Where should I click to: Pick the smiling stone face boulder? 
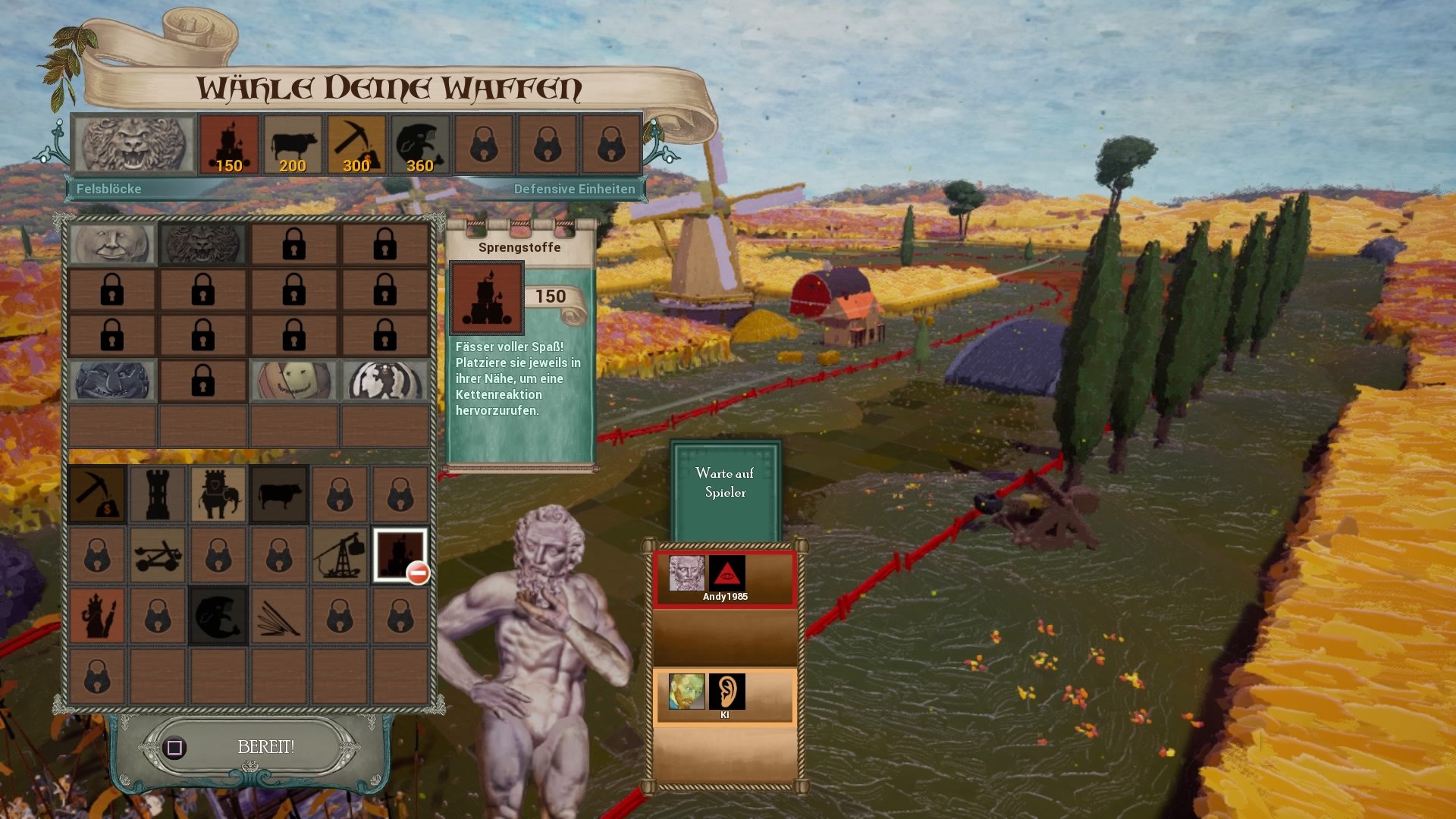(112, 243)
